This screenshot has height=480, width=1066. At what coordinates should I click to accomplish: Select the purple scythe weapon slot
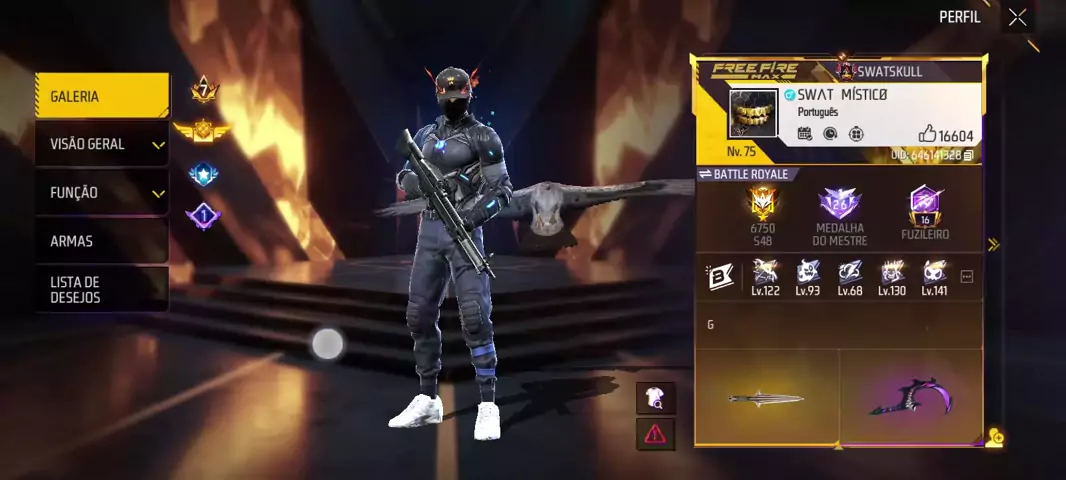click(x=910, y=397)
